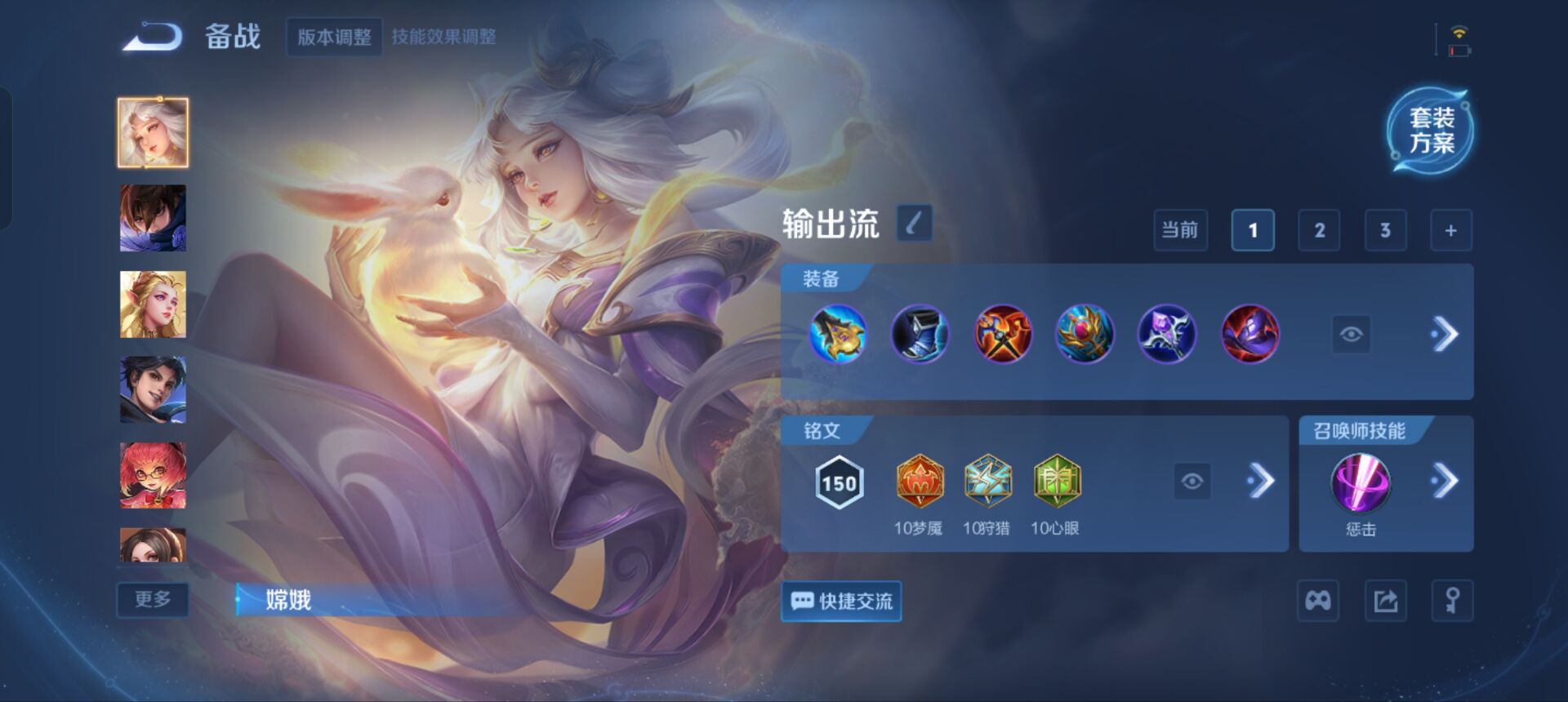Click the spectate controller icon bottom right
The height and width of the screenshot is (702, 1568).
pos(1316,601)
